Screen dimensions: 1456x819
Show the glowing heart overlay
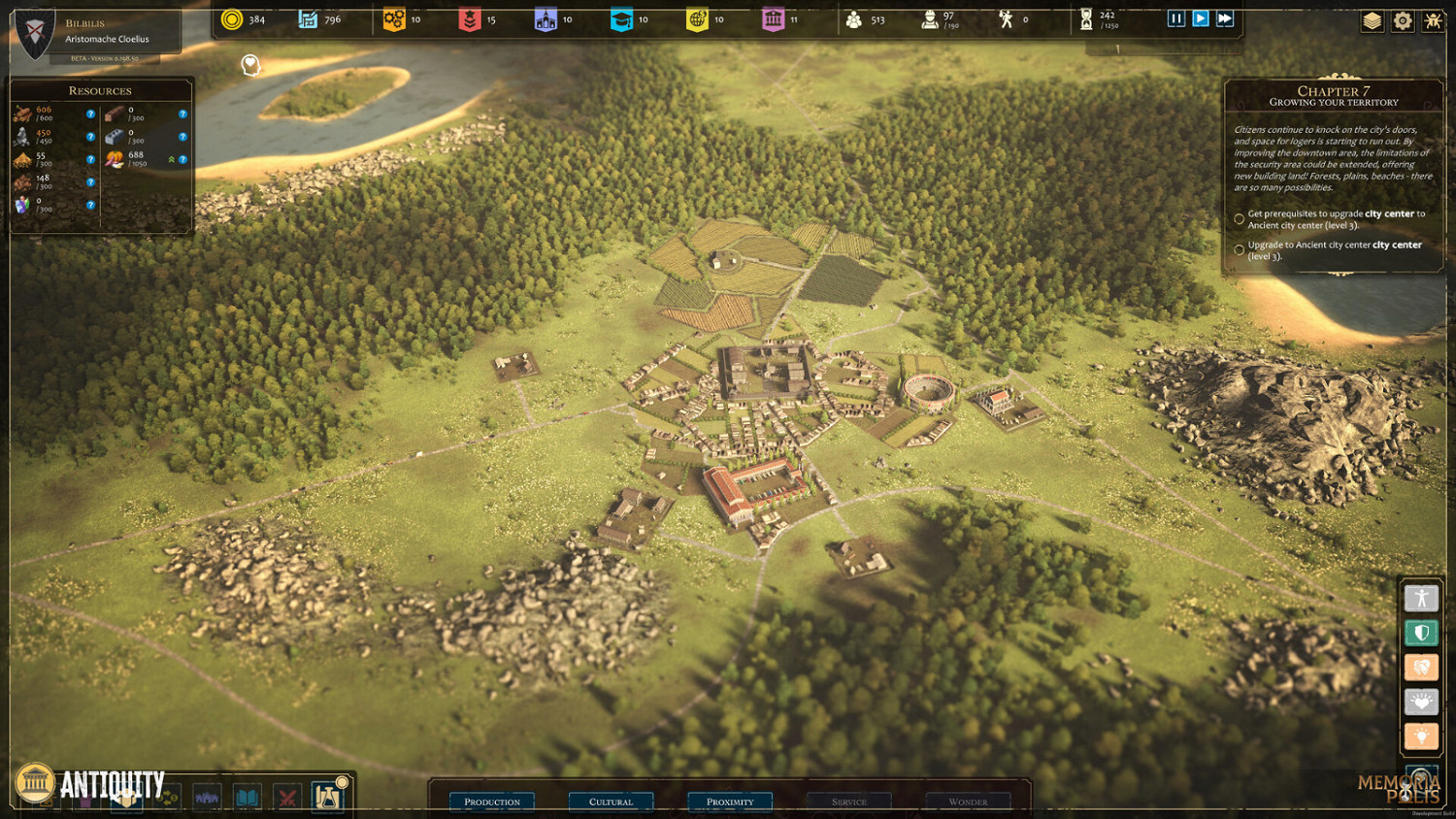[1421, 702]
